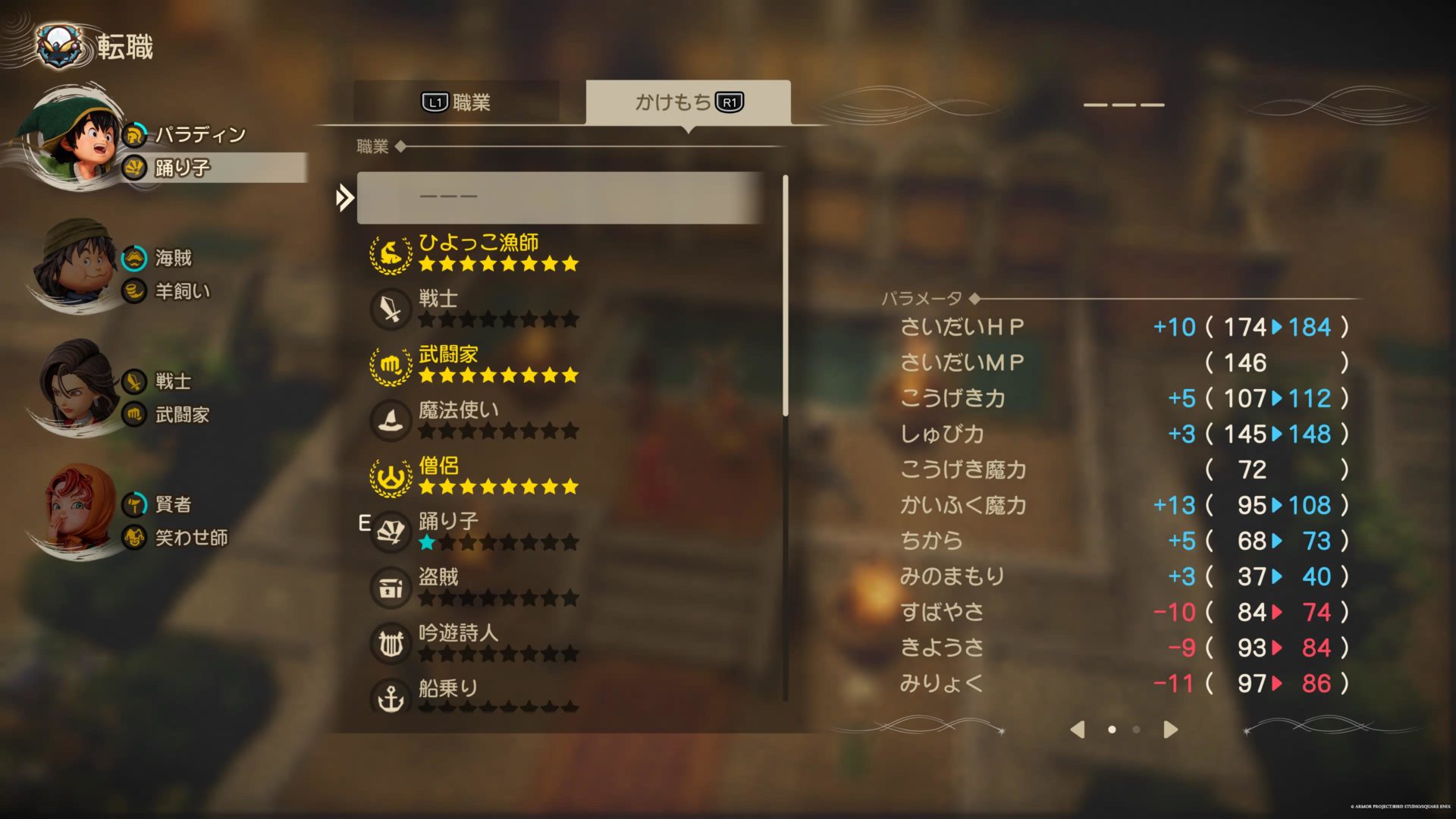The height and width of the screenshot is (819, 1456).
Task: Click the 笑わせ師 secondary vocation slot
Action: point(191,538)
